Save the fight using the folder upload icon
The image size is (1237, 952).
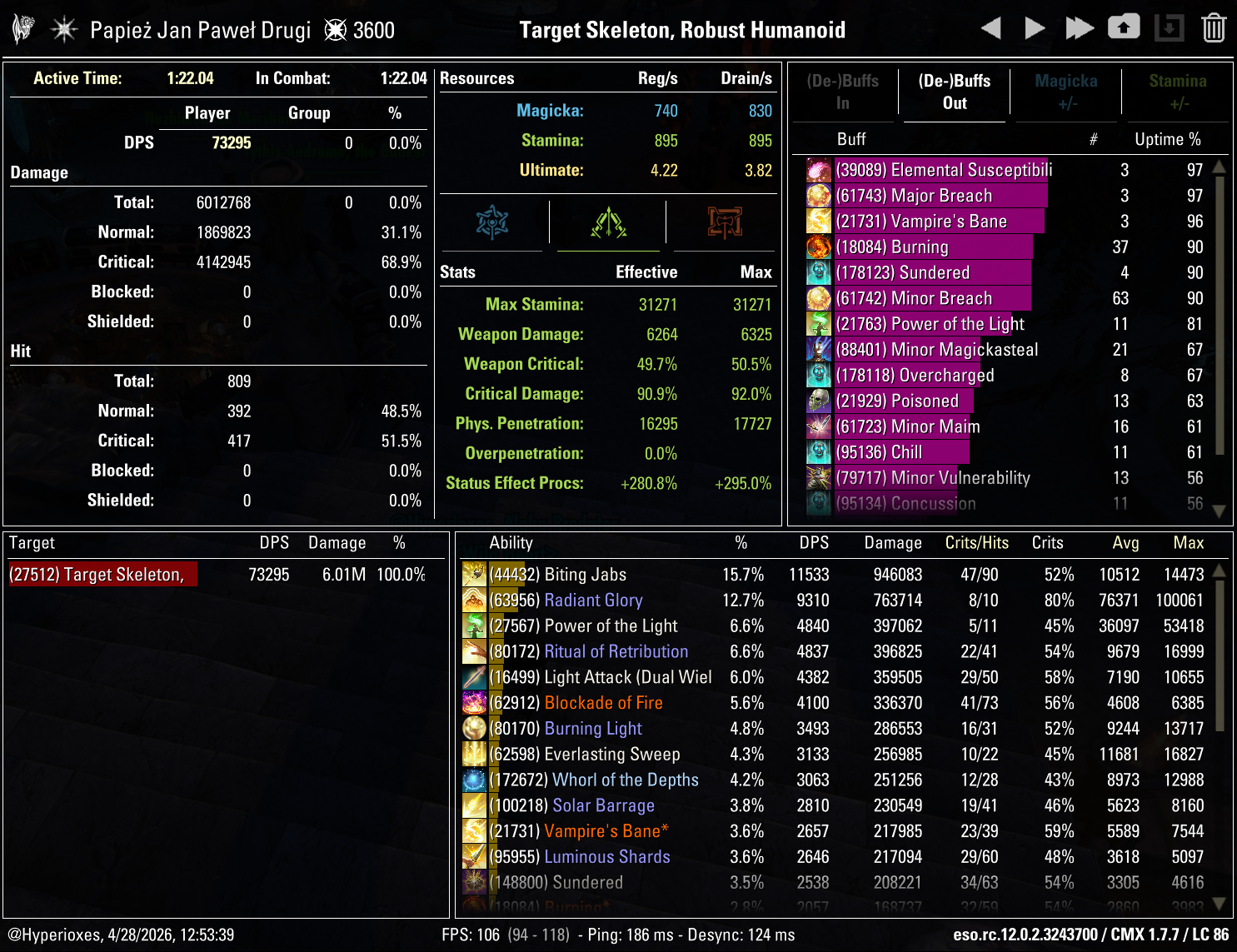click(x=1124, y=27)
